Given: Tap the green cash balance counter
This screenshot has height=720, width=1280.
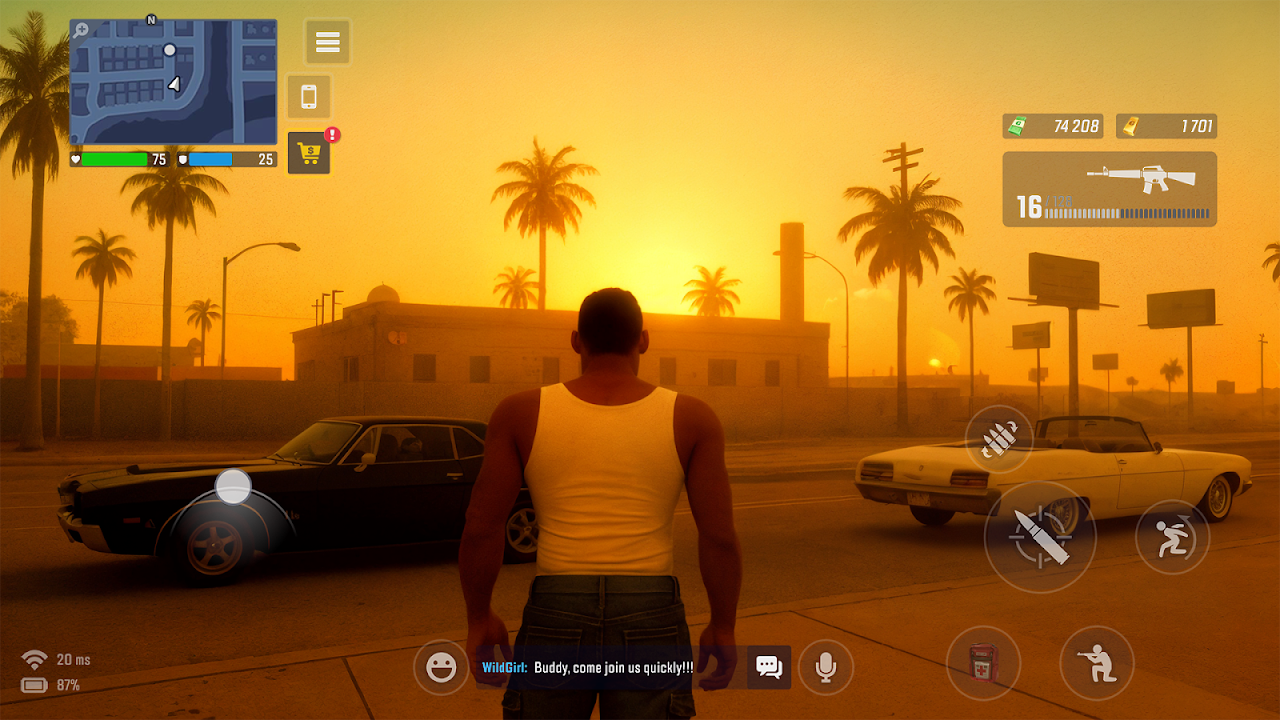Looking at the screenshot, I should click(x=1052, y=126).
